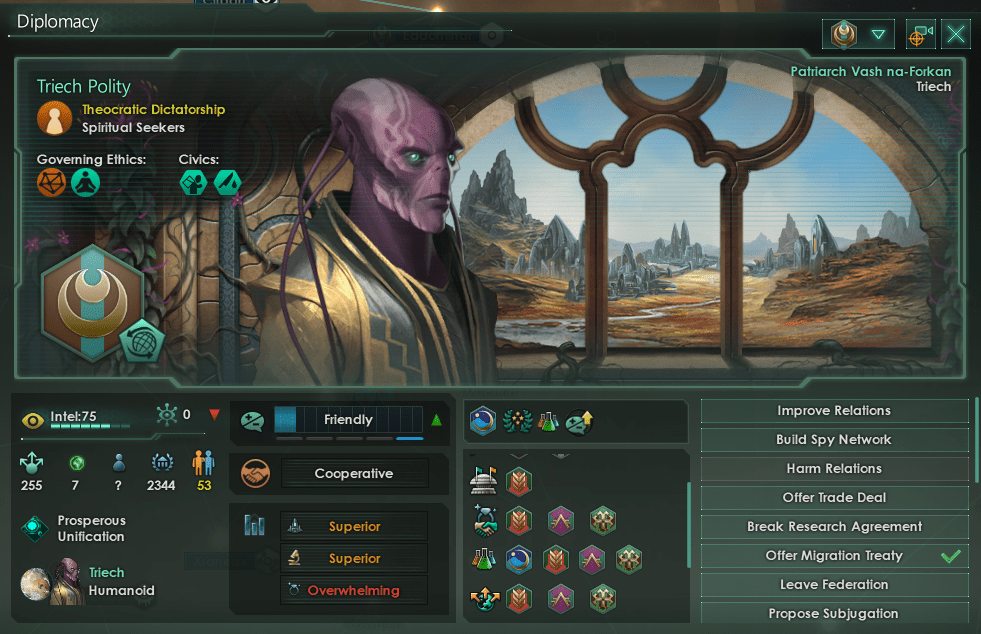981x634 pixels.
Task: Click the Intel level eye icon
Action: [33, 420]
